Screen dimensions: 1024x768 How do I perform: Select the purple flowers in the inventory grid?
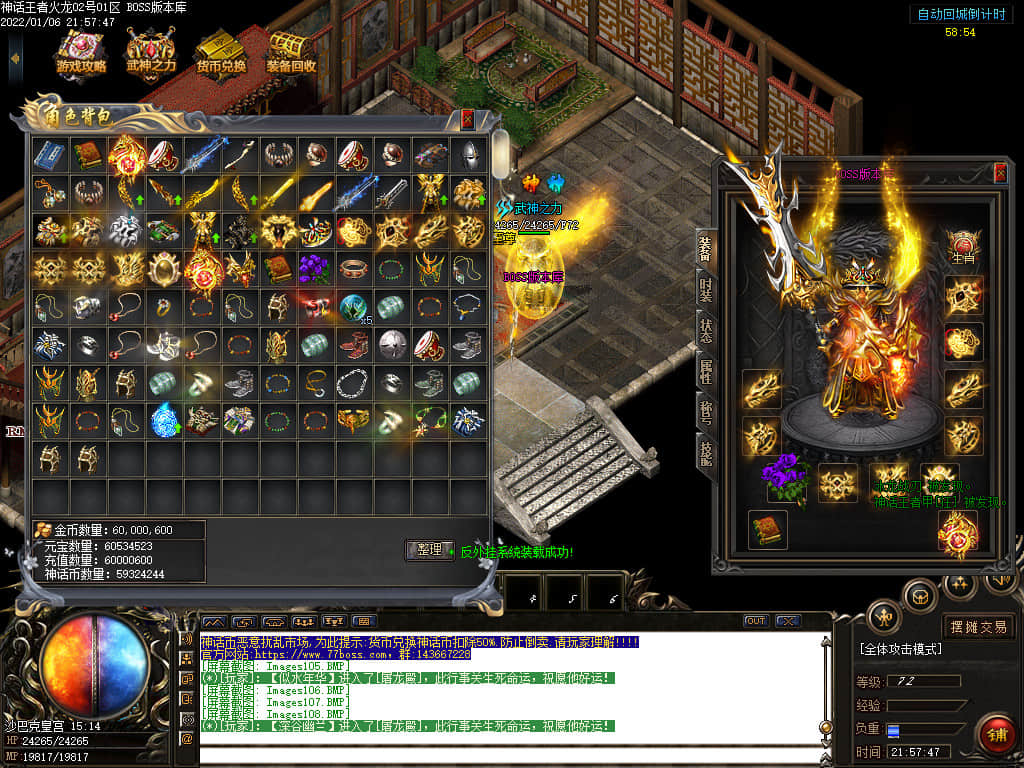click(x=316, y=269)
